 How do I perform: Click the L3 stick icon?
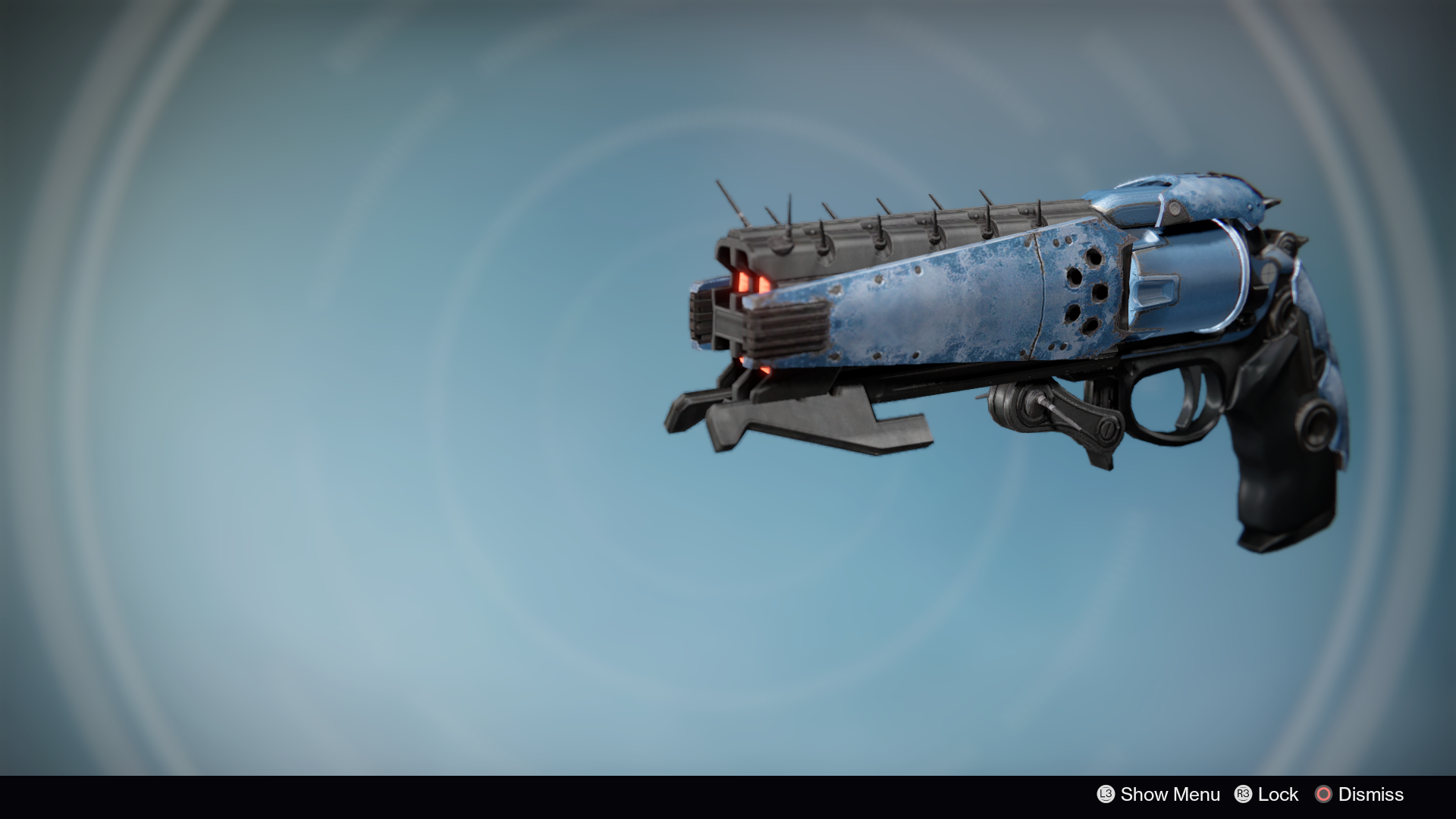pos(1106,795)
